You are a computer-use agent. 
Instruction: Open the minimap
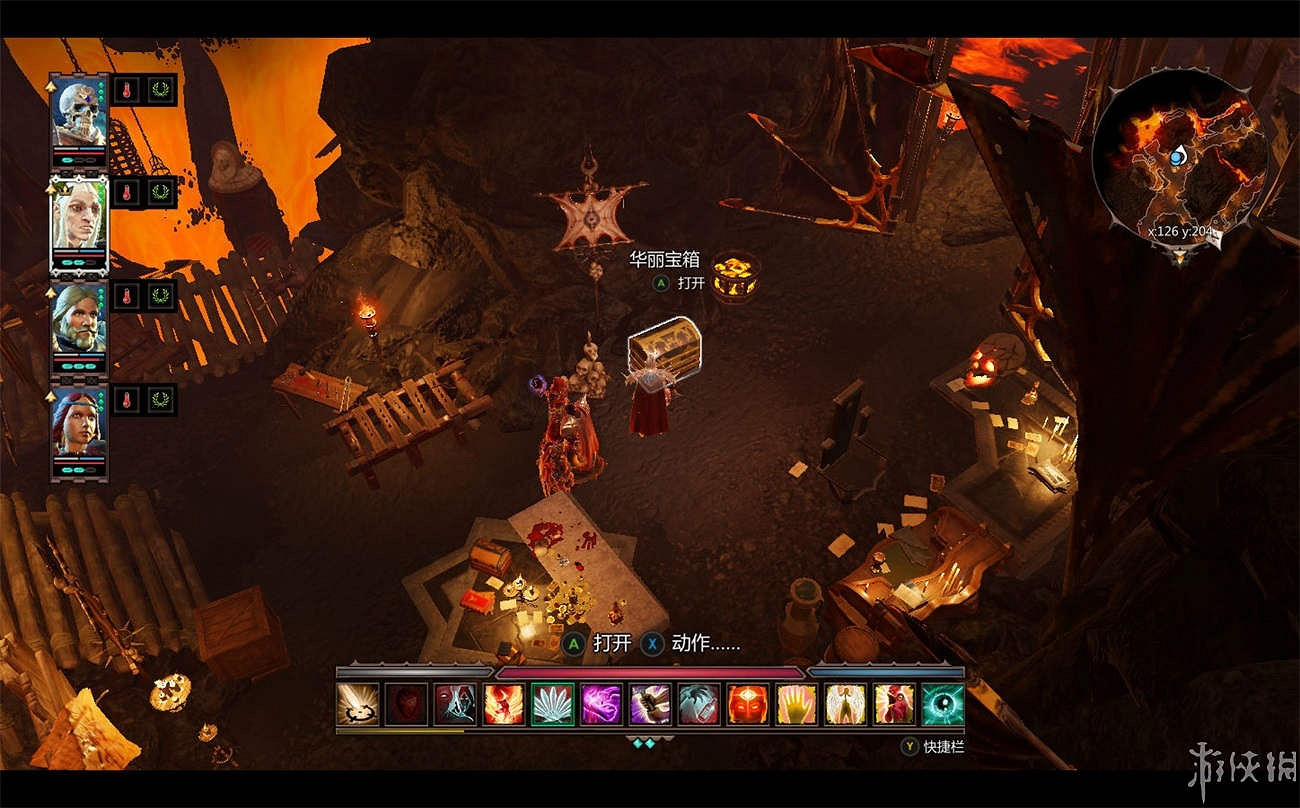pos(1178,158)
